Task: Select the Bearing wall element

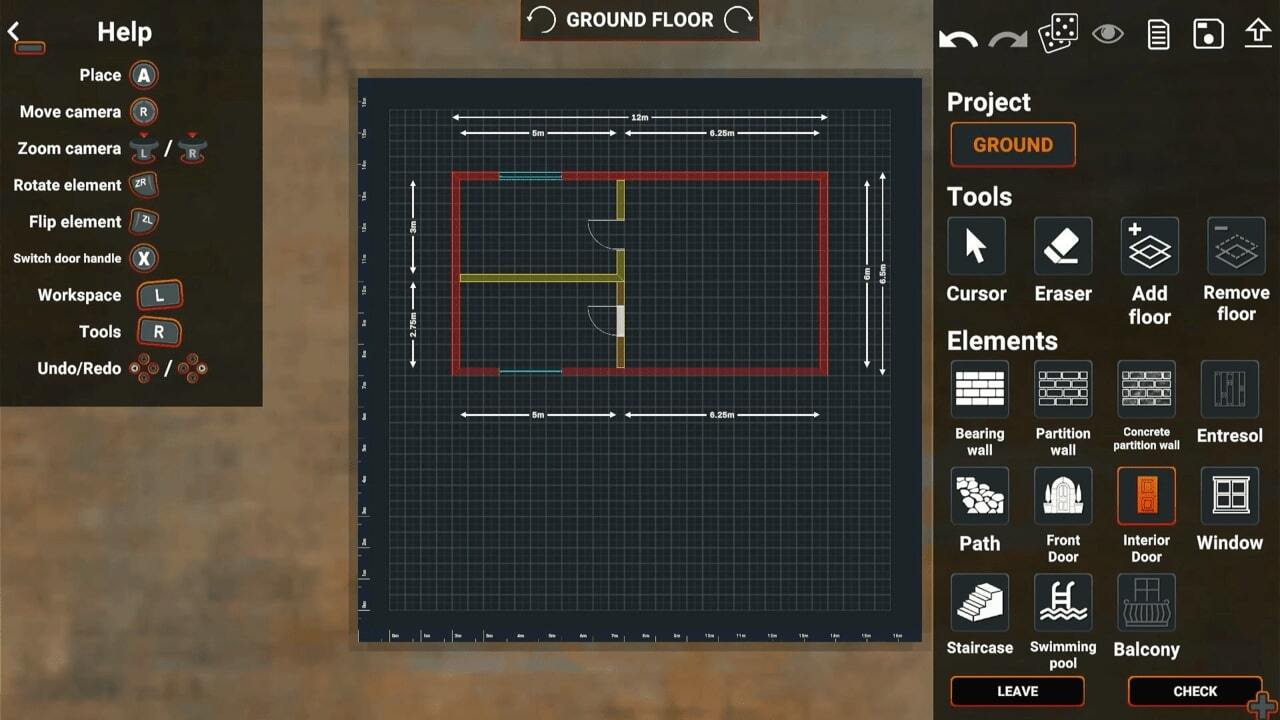Action: pyautogui.click(x=979, y=390)
